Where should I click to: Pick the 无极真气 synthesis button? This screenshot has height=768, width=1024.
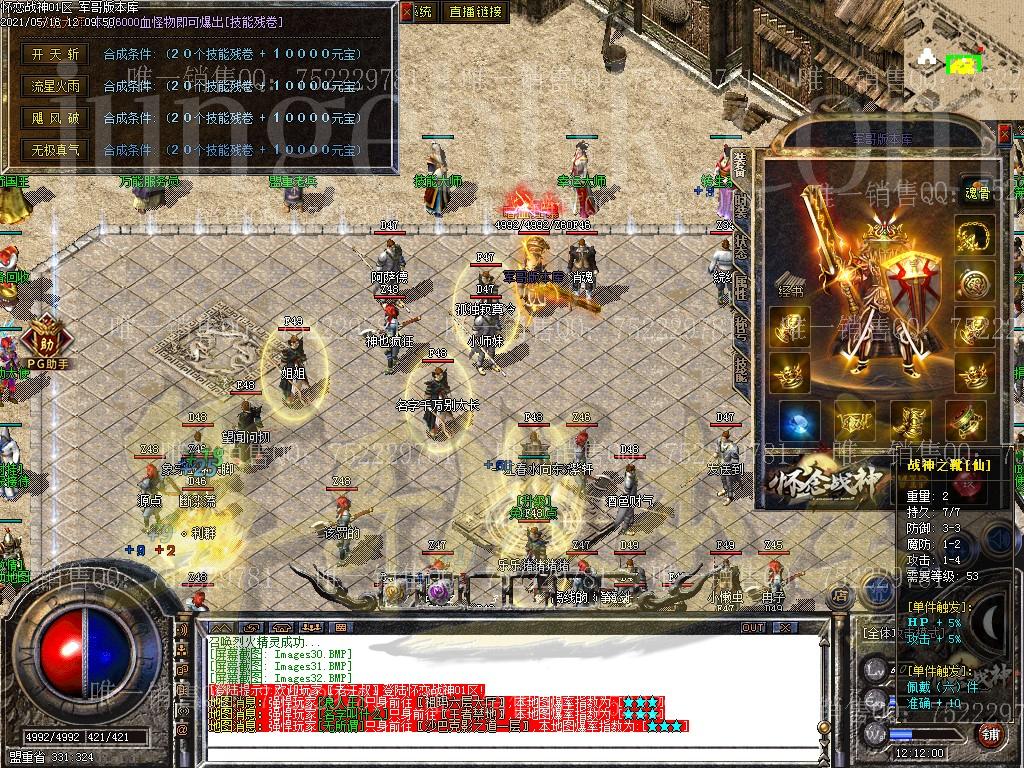coord(55,150)
